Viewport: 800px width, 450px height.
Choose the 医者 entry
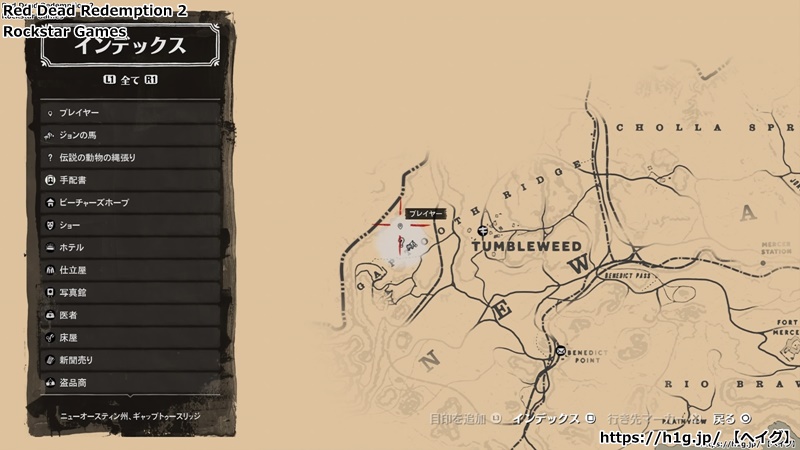130,315
